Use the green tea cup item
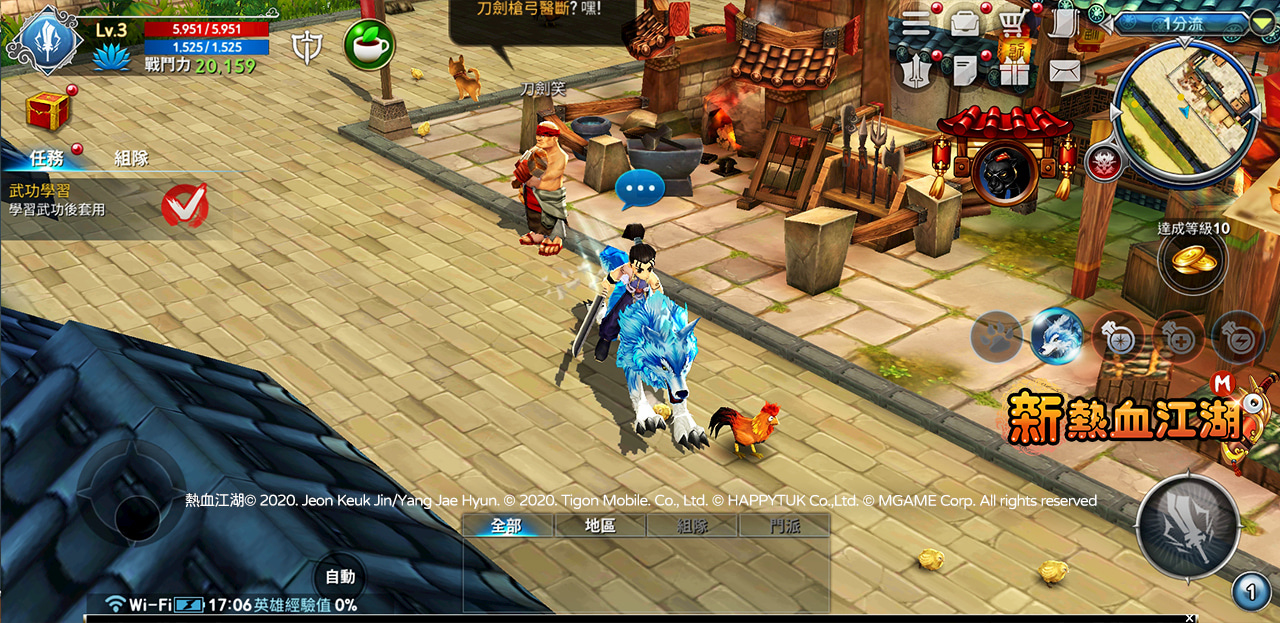Screen dimensions: 1280x623 pos(369,45)
